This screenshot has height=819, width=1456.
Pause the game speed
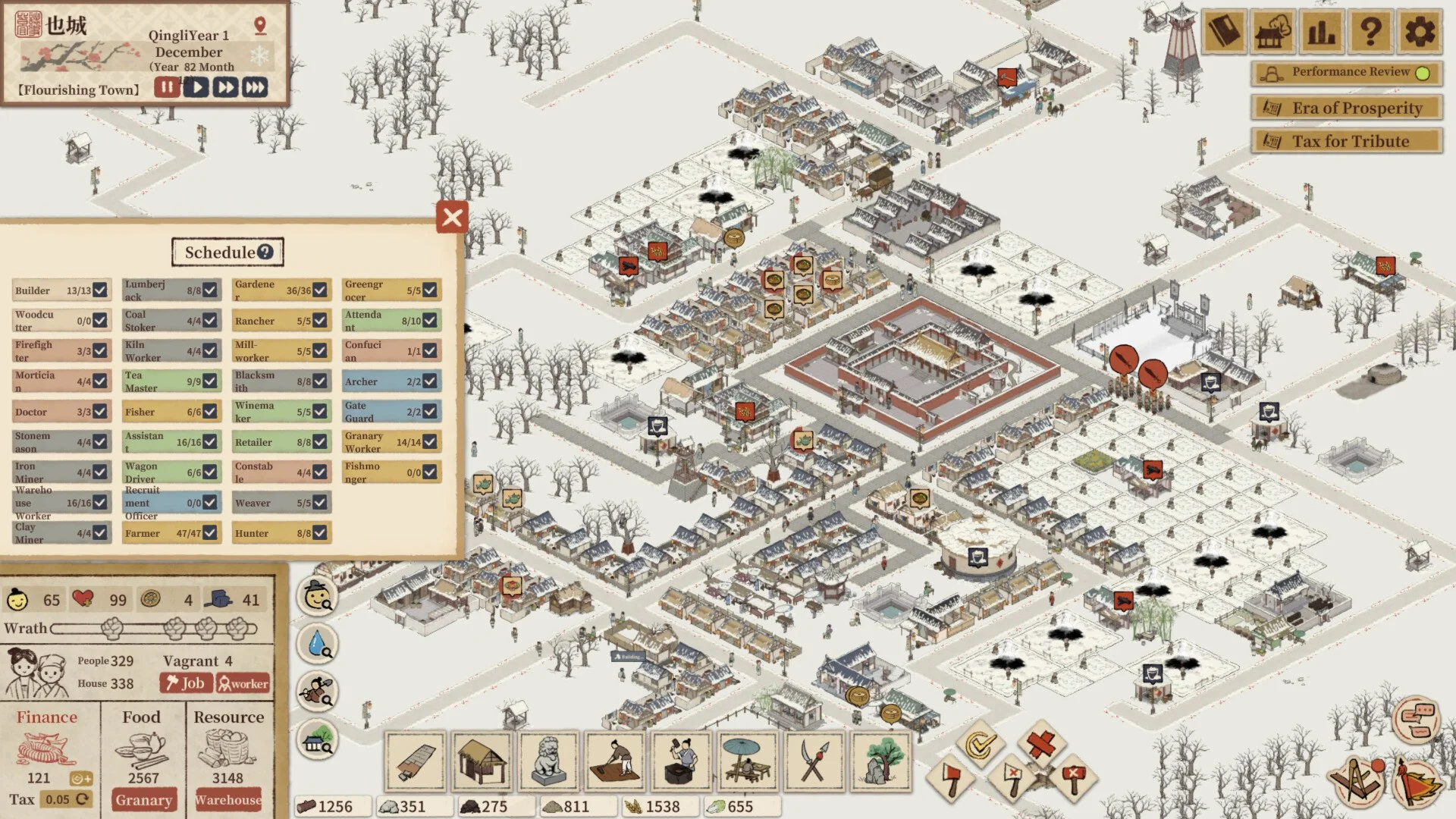[x=166, y=87]
